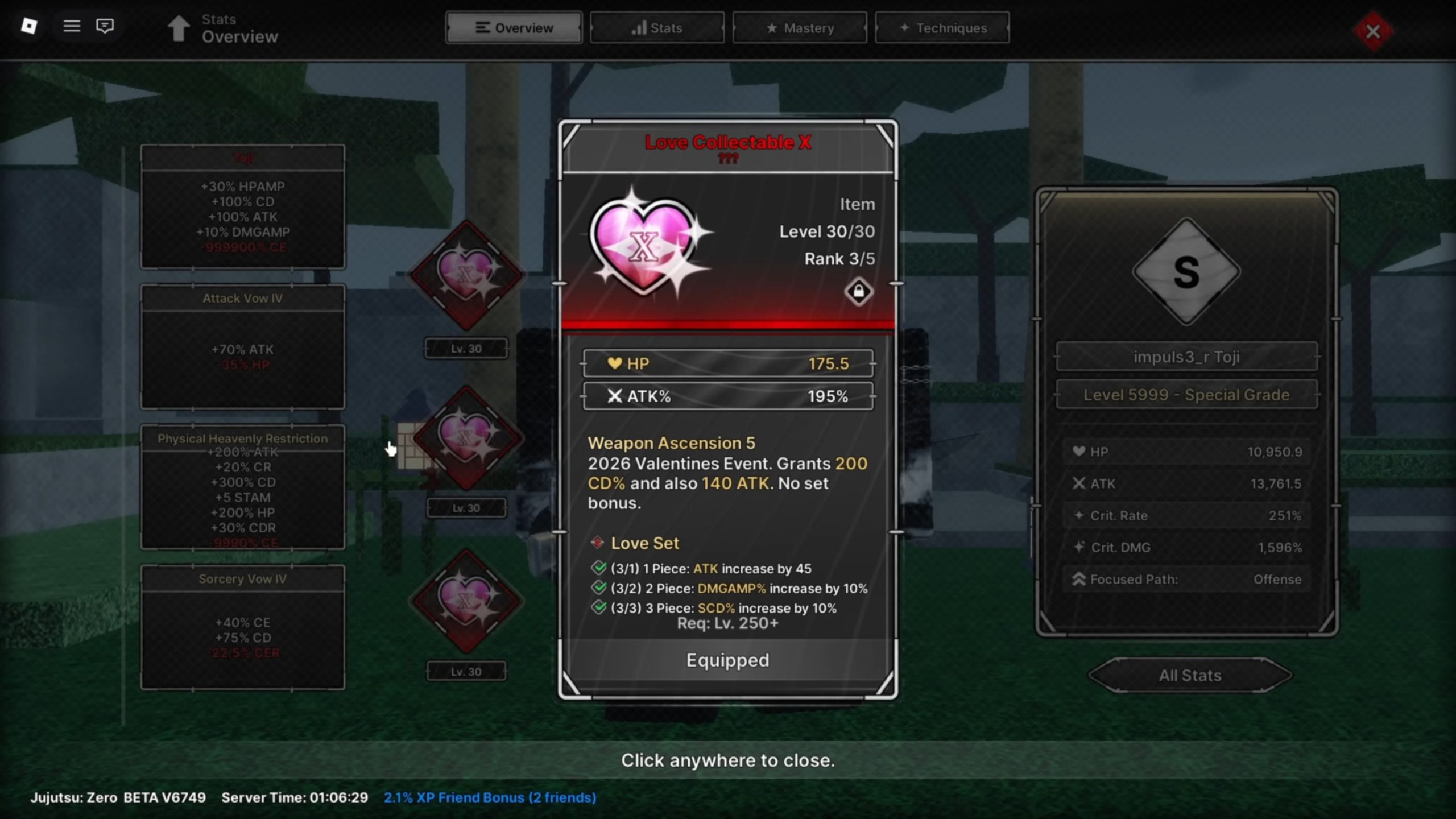
Task: Show the Techniques tab
Action: (x=942, y=28)
